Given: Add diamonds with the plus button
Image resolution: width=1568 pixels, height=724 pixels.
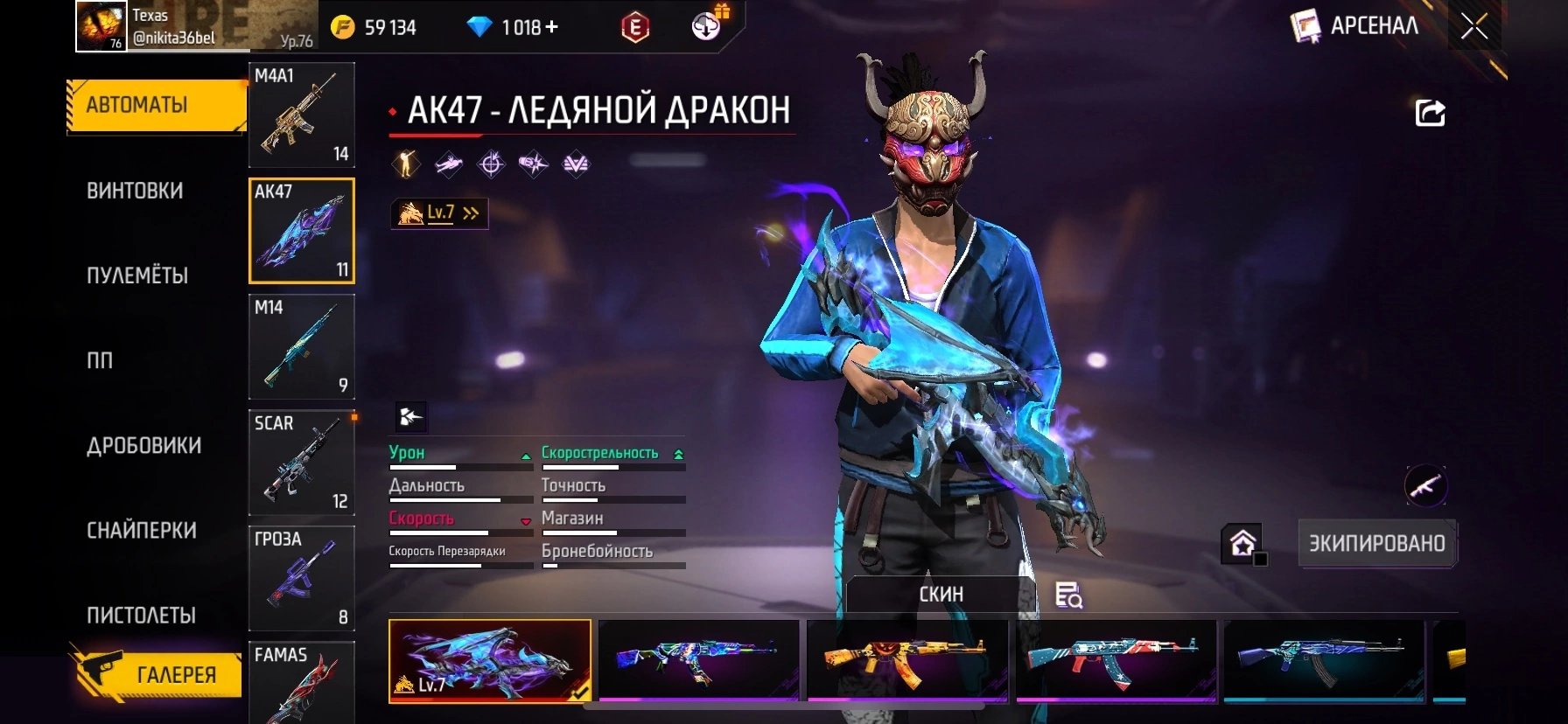Looking at the screenshot, I should 551,27.
